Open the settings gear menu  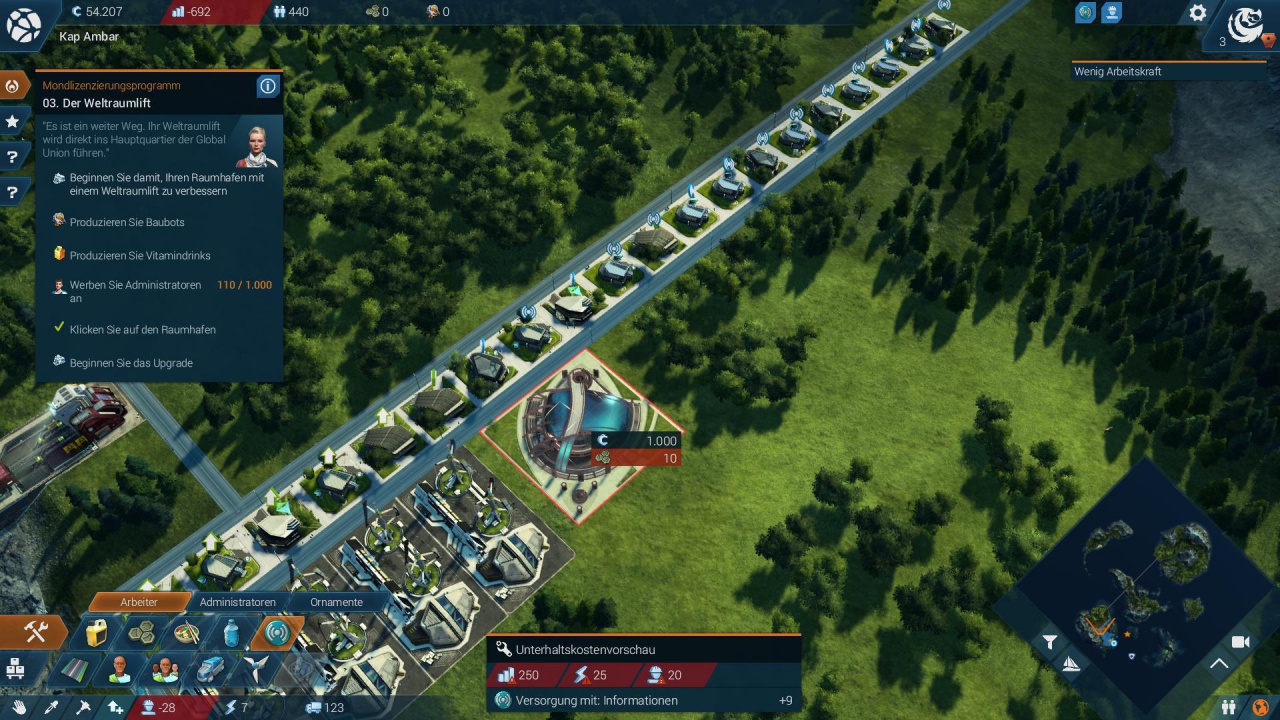coord(1197,14)
